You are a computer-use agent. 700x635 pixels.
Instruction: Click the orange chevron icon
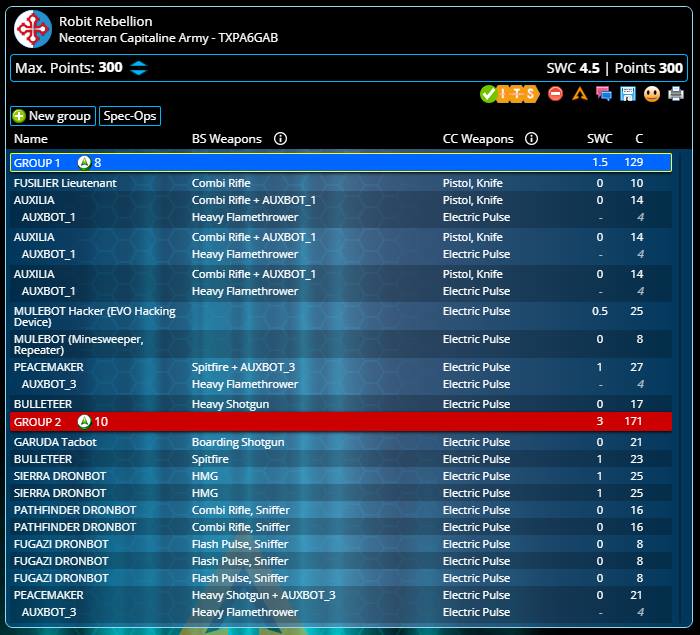pyautogui.click(x=580, y=94)
